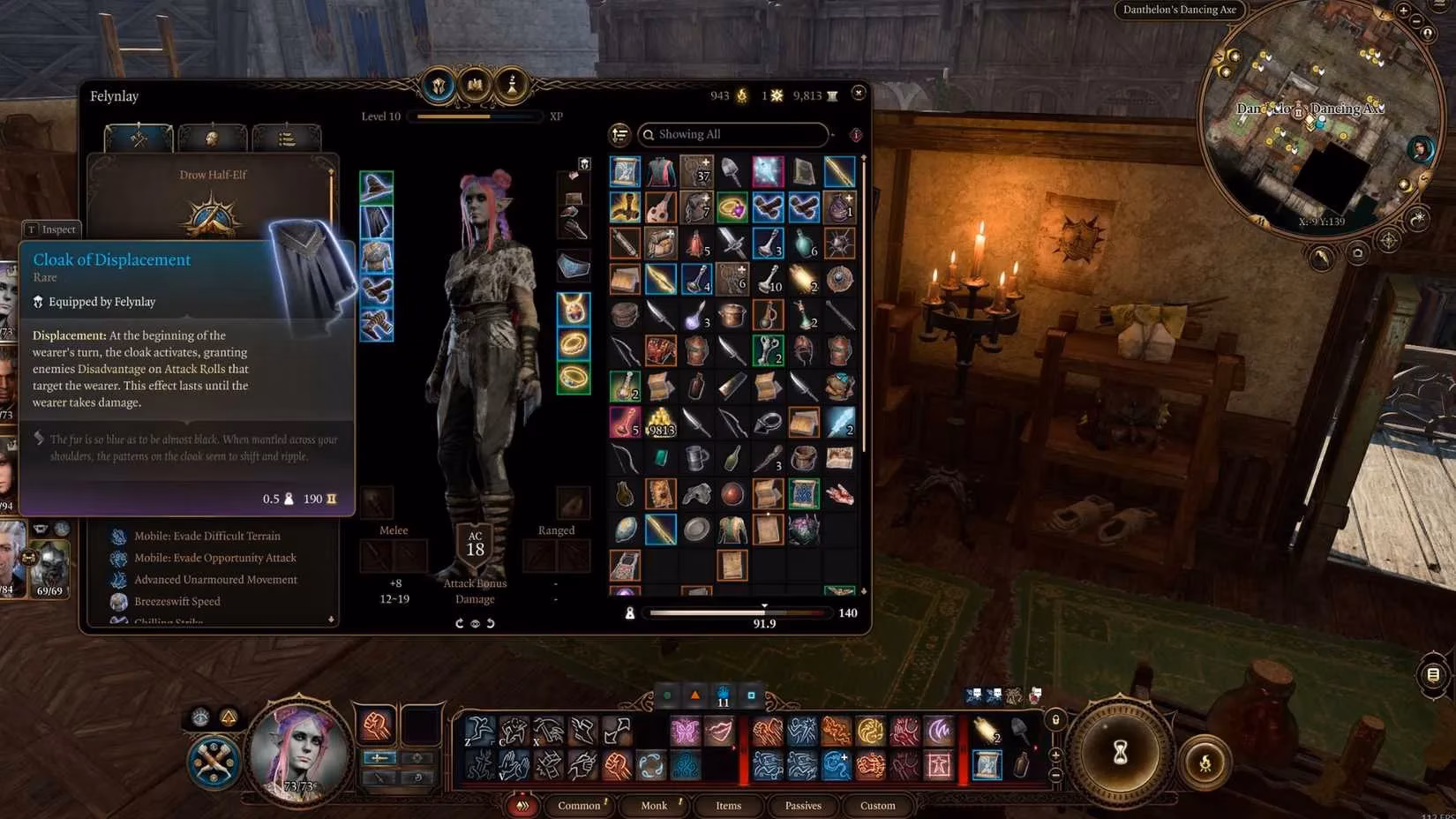
Task: Select the gold pile showing 9813
Action: (661, 423)
